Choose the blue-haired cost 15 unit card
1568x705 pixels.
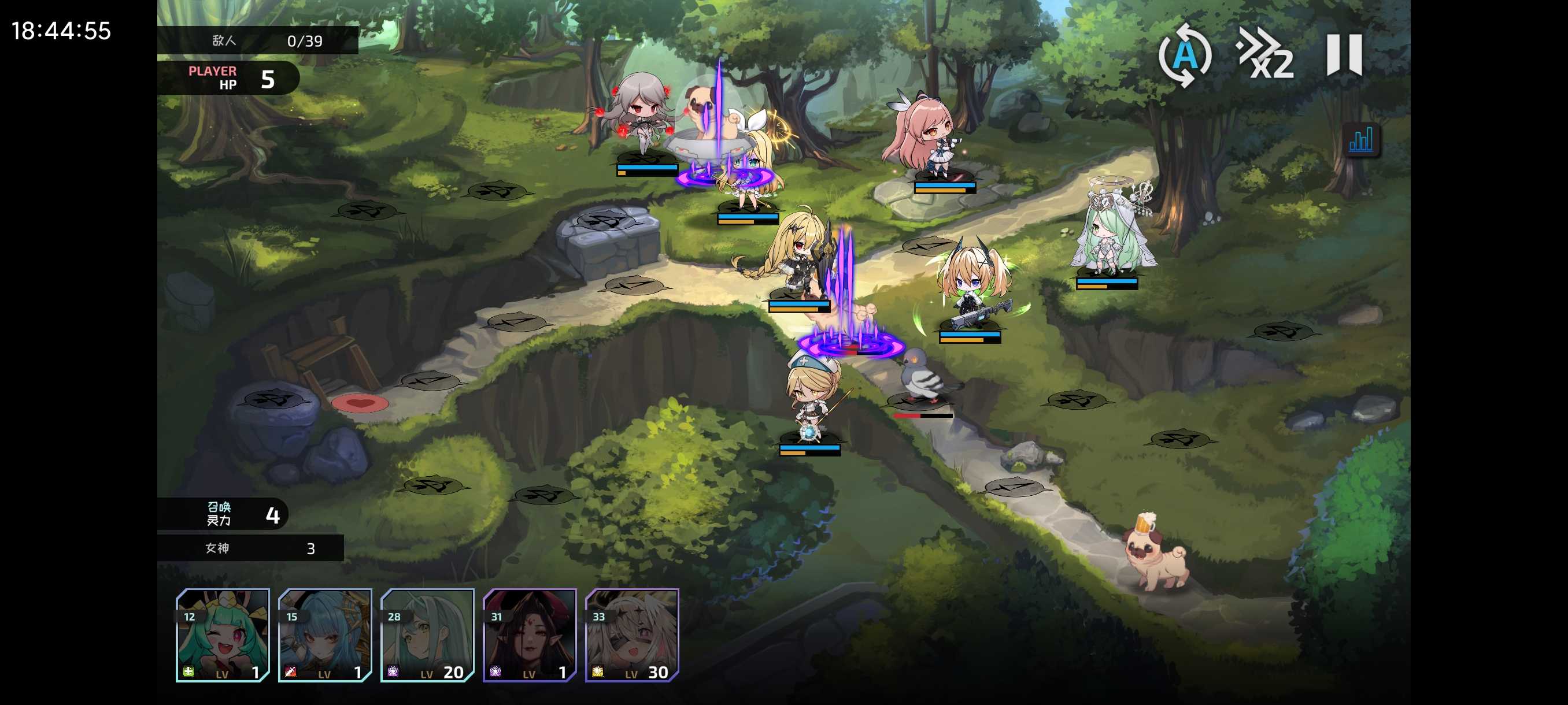[x=325, y=634]
